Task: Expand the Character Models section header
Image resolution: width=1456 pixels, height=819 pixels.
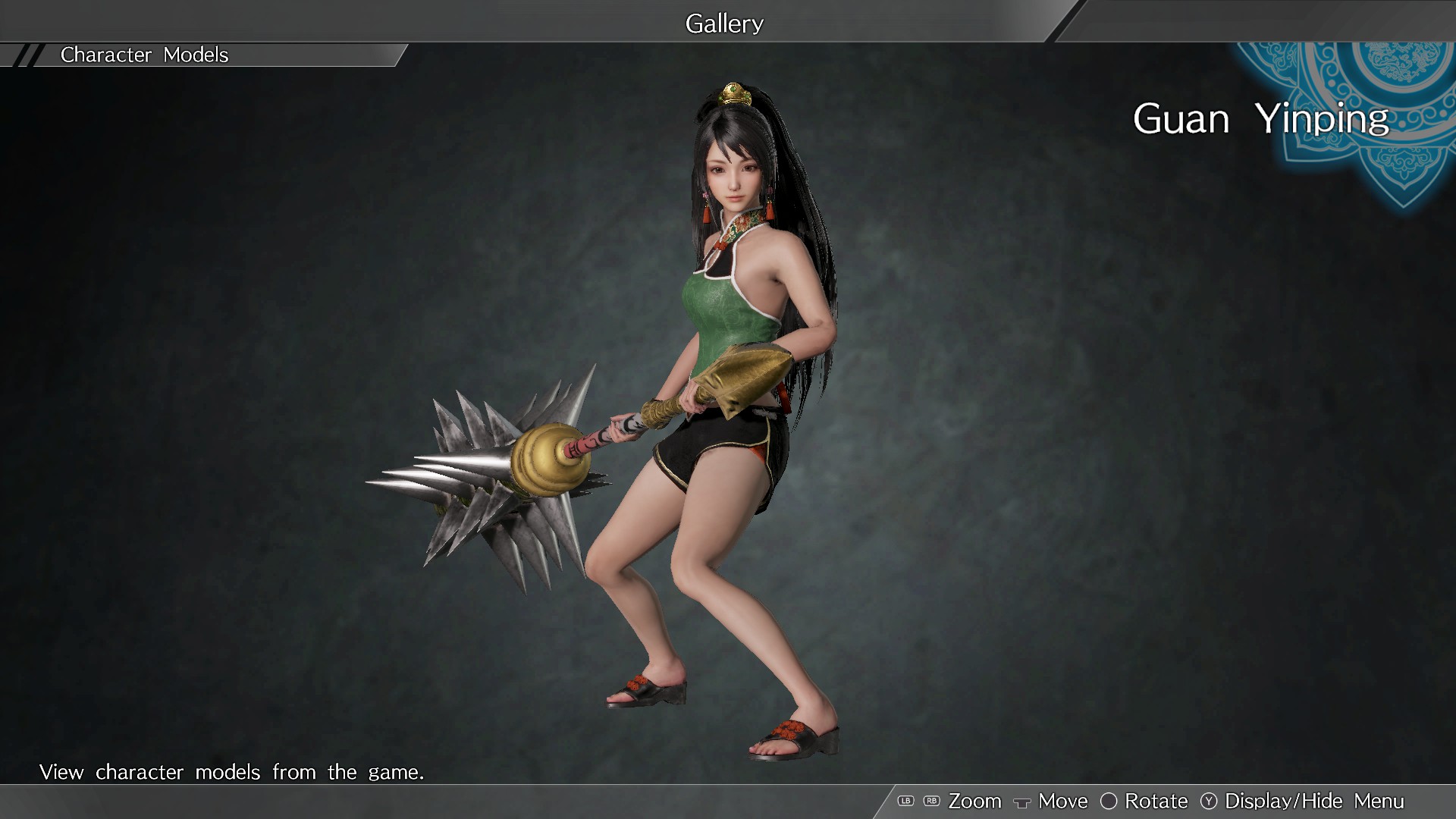Action: [x=144, y=54]
